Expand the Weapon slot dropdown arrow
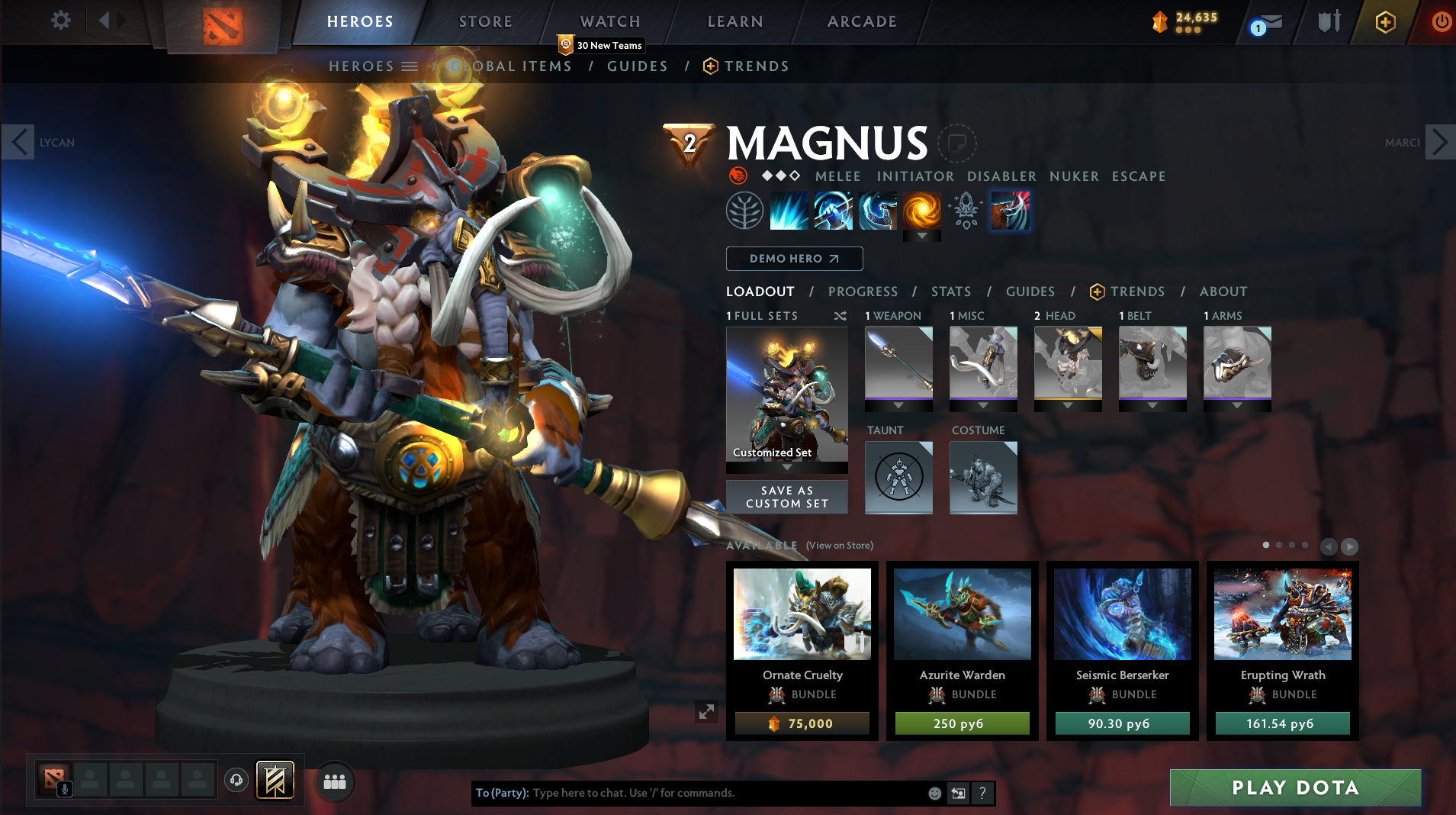This screenshot has height=815, width=1456. [898, 405]
